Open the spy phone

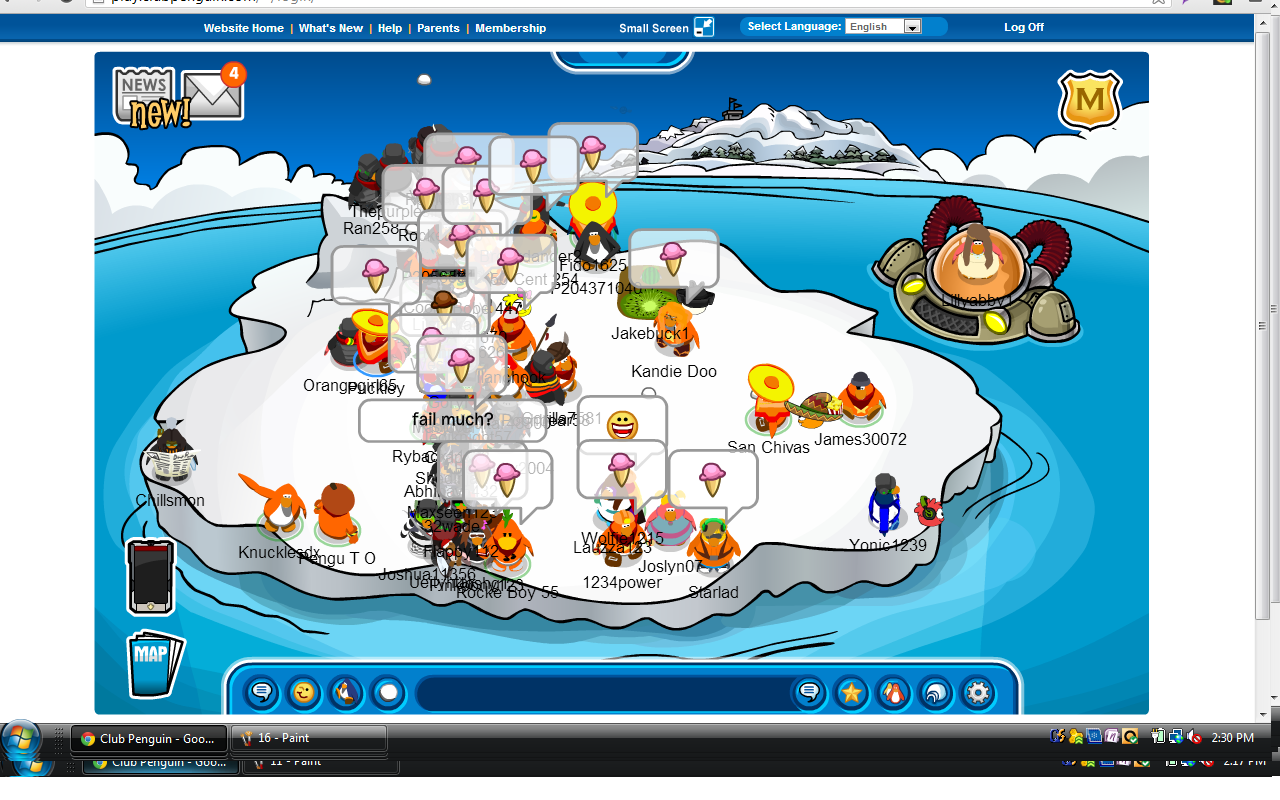[151, 577]
